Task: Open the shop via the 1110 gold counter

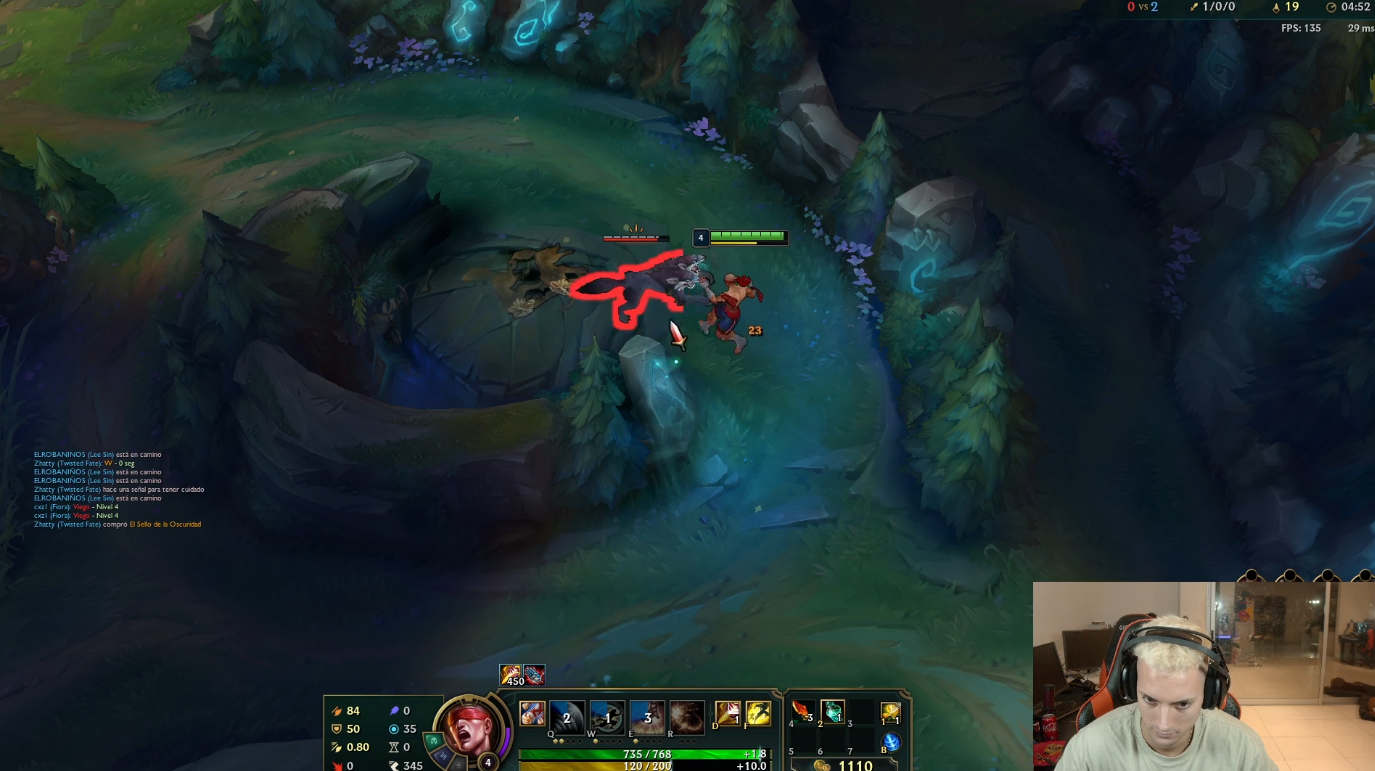Action: (x=854, y=764)
